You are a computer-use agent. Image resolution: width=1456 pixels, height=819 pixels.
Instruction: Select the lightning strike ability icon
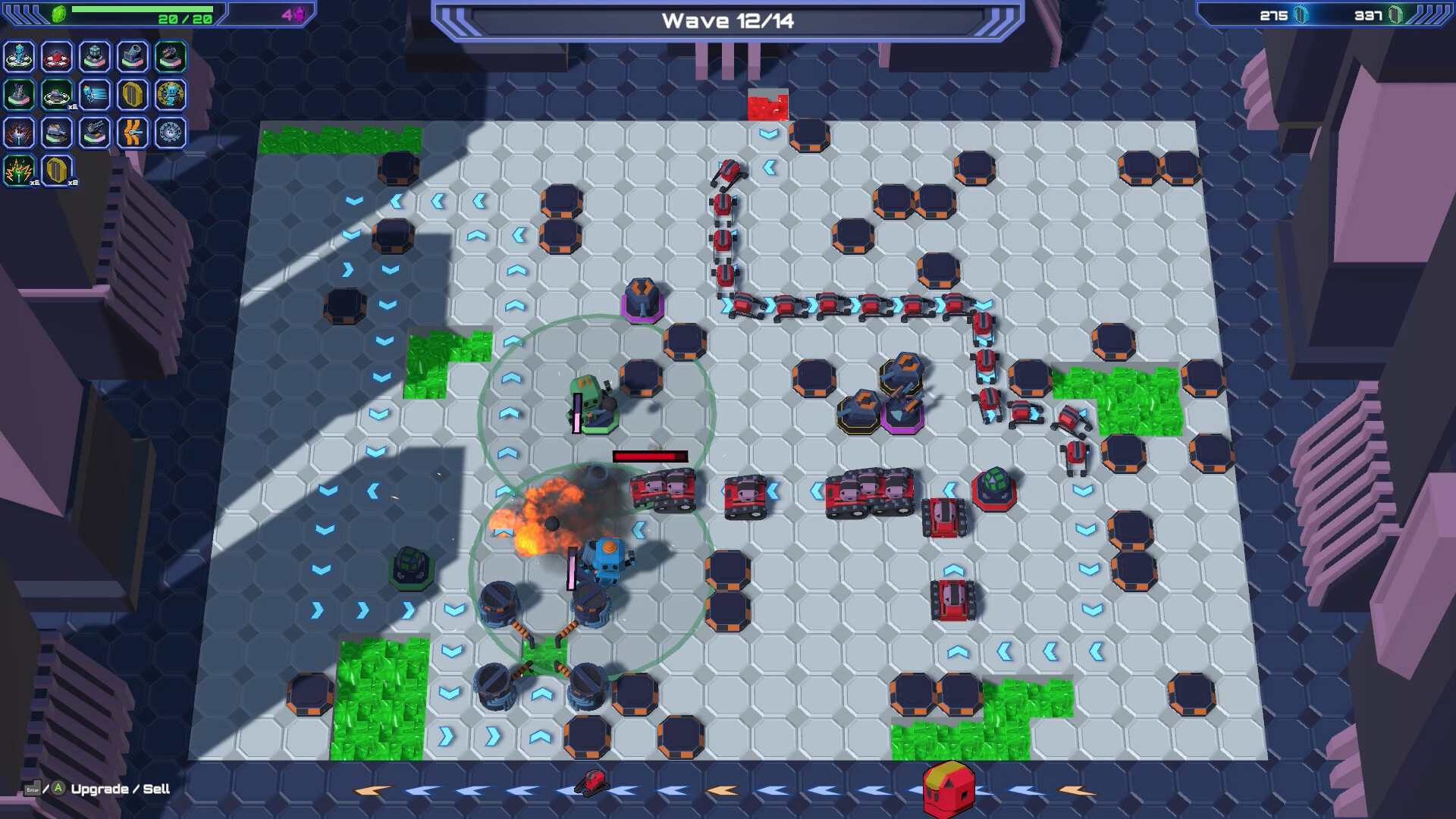19,133
